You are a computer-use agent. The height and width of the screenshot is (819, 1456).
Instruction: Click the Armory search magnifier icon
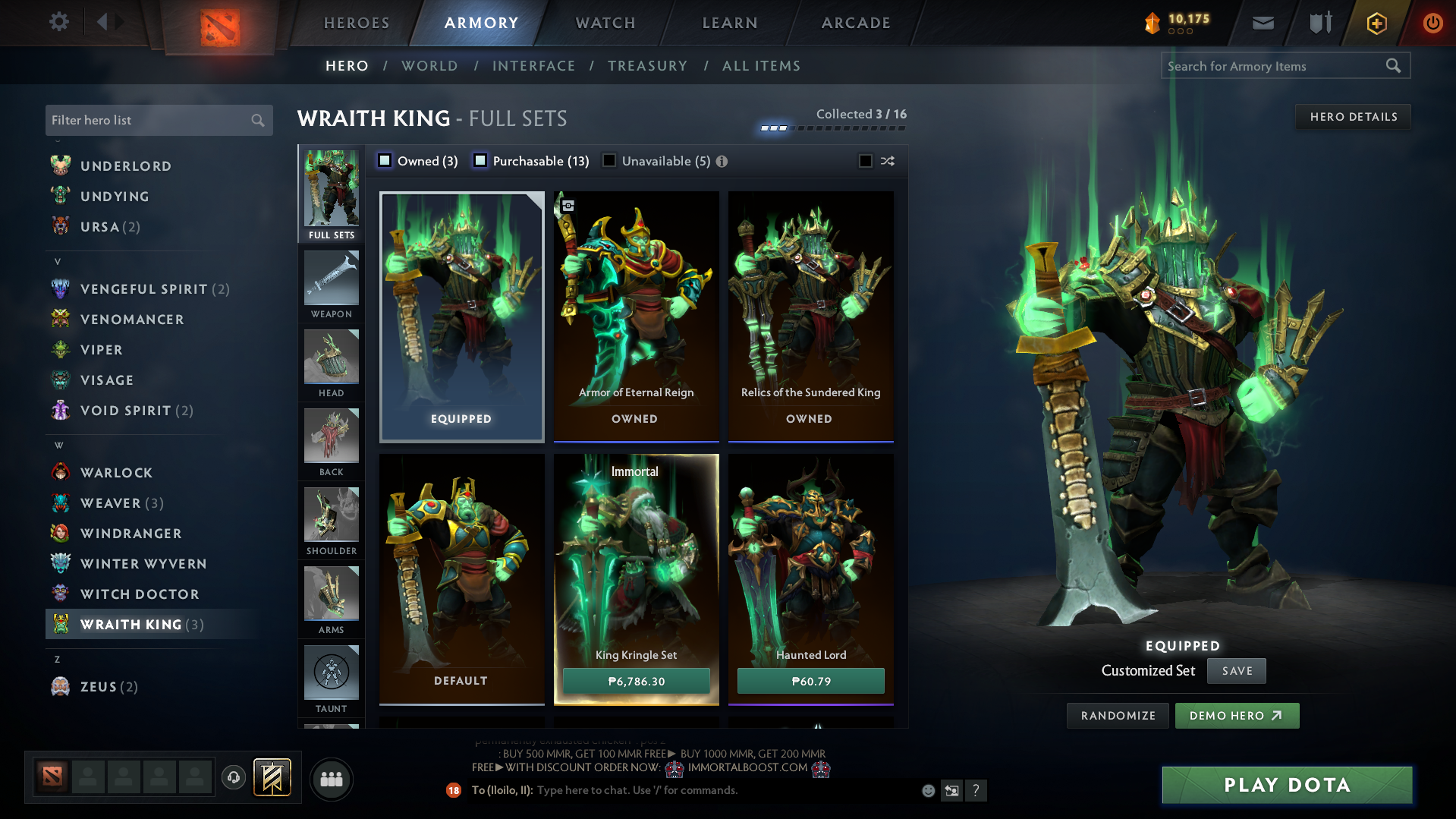click(x=1394, y=65)
